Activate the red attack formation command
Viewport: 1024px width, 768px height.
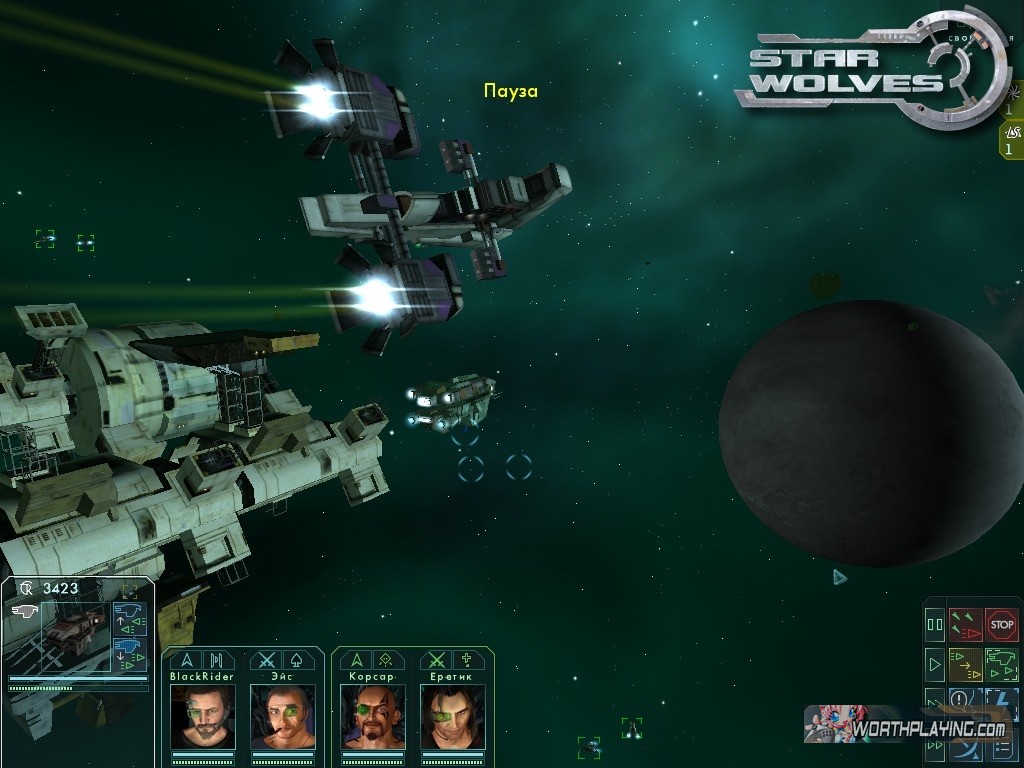[x=966, y=625]
